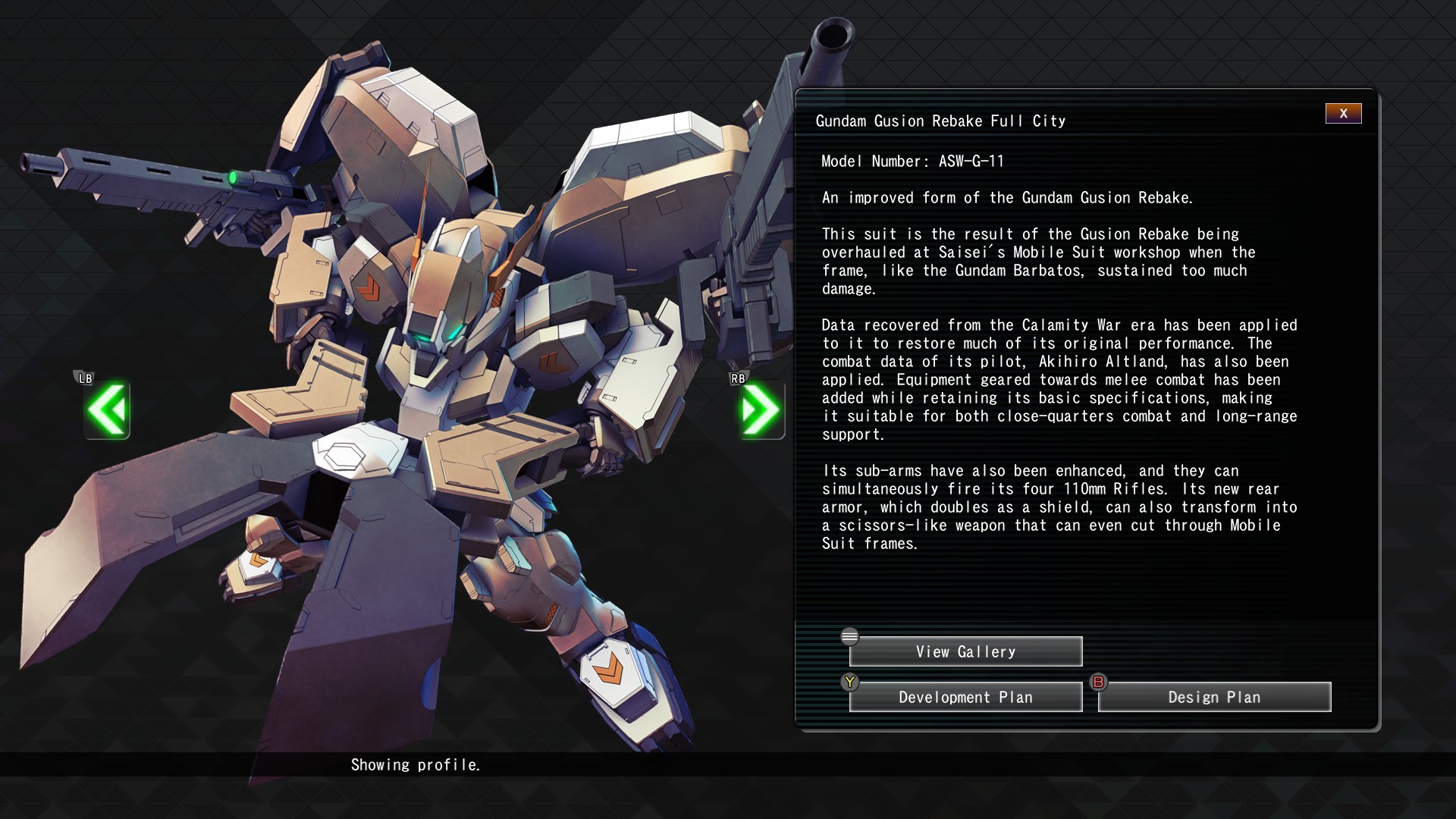Go to next unit with right green arrow
Viewport: 1456px width, 819px height.
[761, 410]
